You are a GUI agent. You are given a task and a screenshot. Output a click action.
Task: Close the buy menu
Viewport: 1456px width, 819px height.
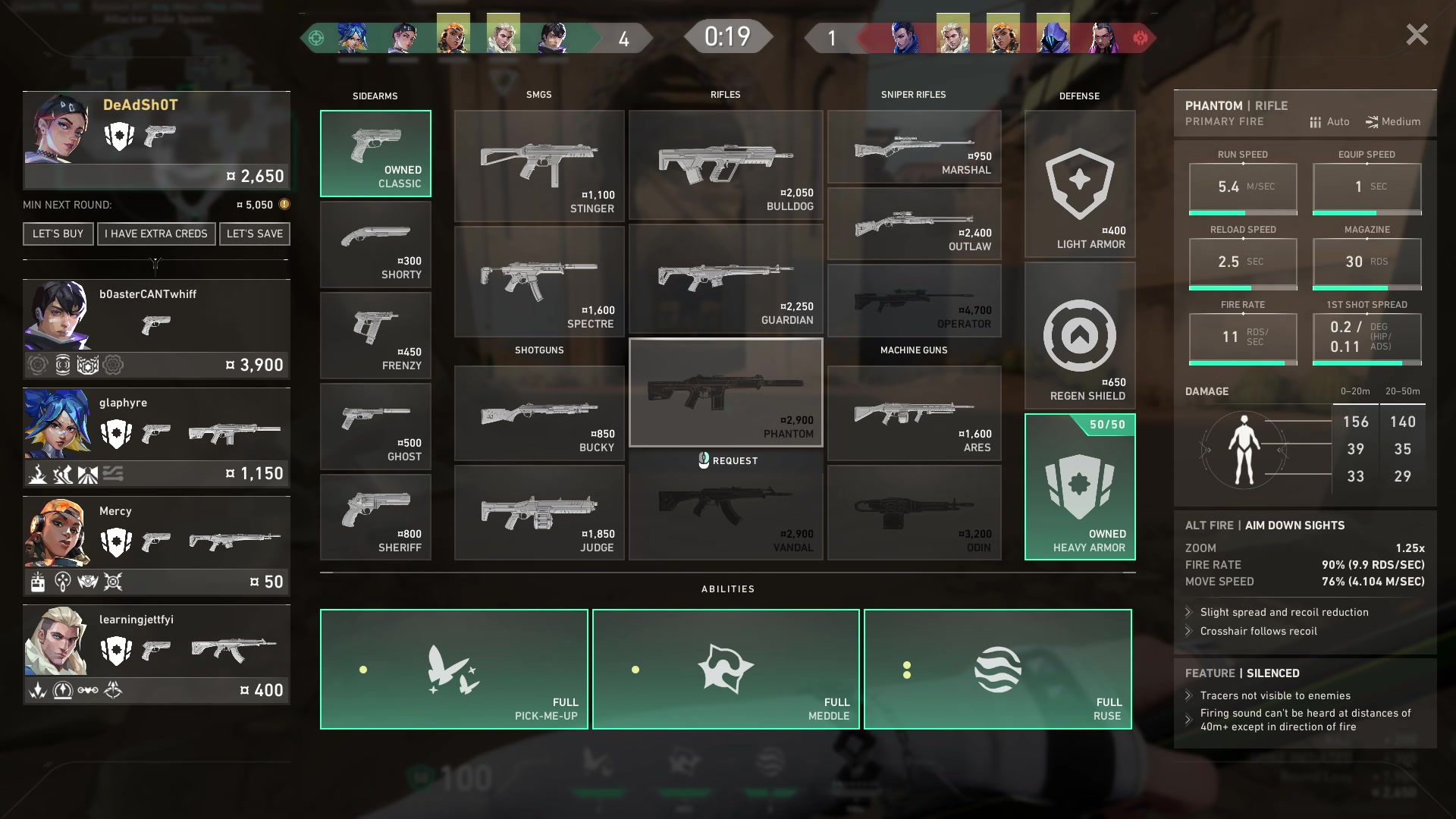[x=1417, y=35]
